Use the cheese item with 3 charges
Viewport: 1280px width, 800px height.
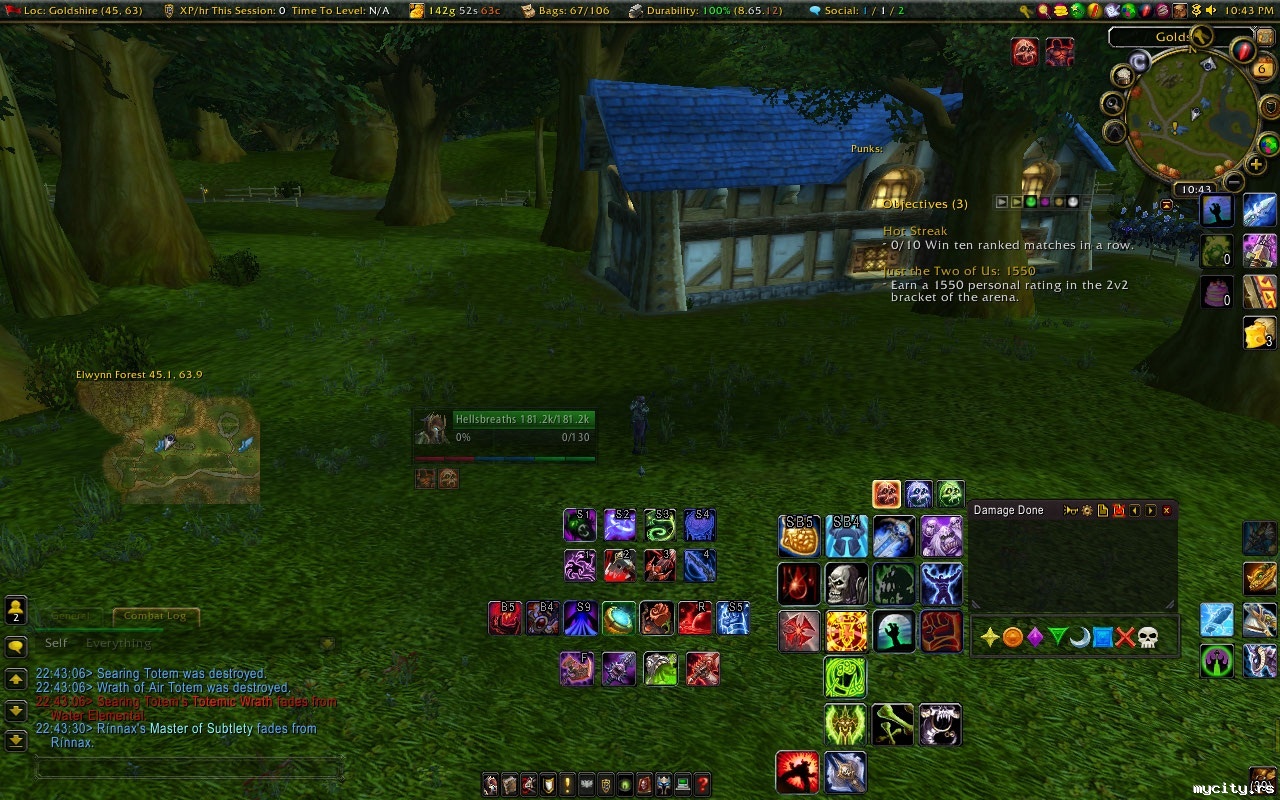coord(1259,333)
